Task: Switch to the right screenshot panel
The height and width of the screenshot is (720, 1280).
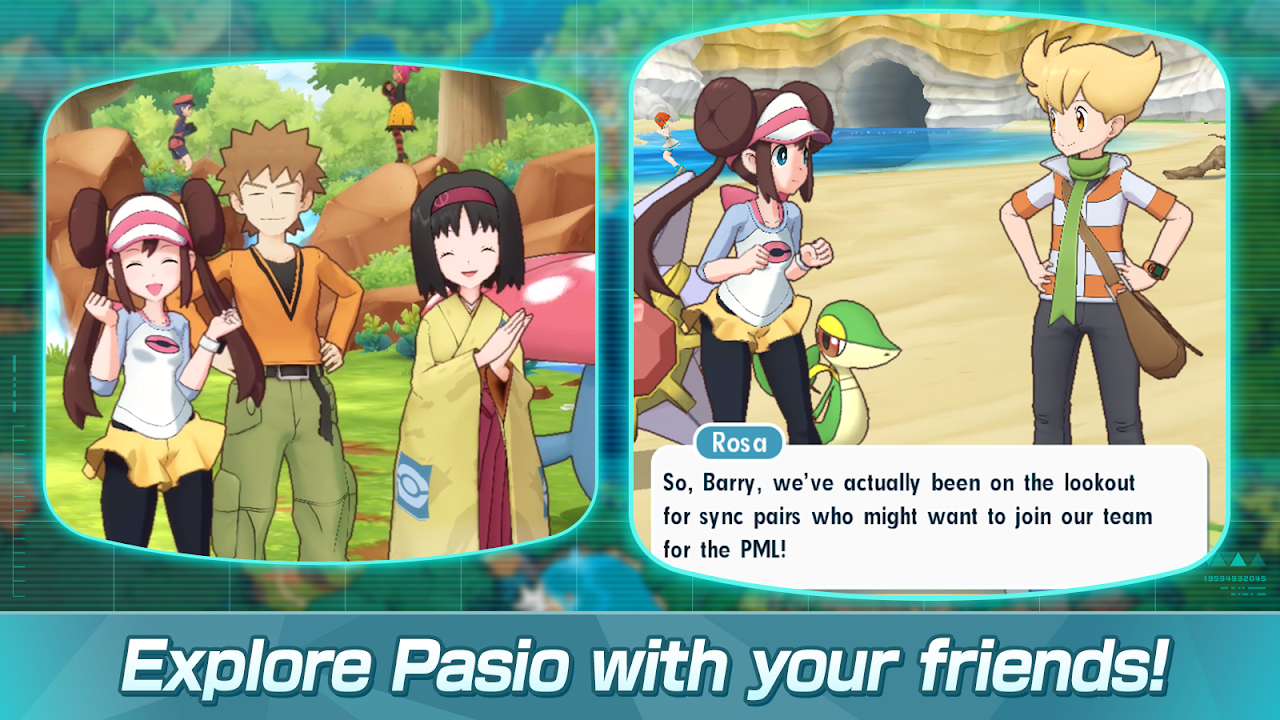Action: click(940, 300)
